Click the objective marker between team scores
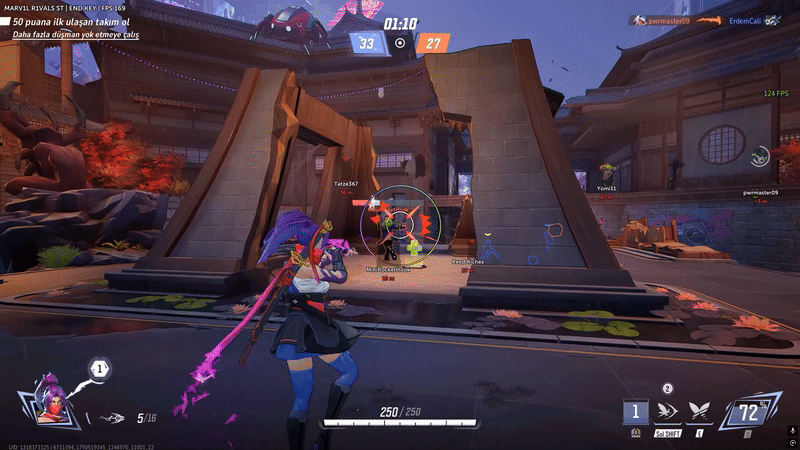This screenshot has width=800, height=450. pos(400,43)
